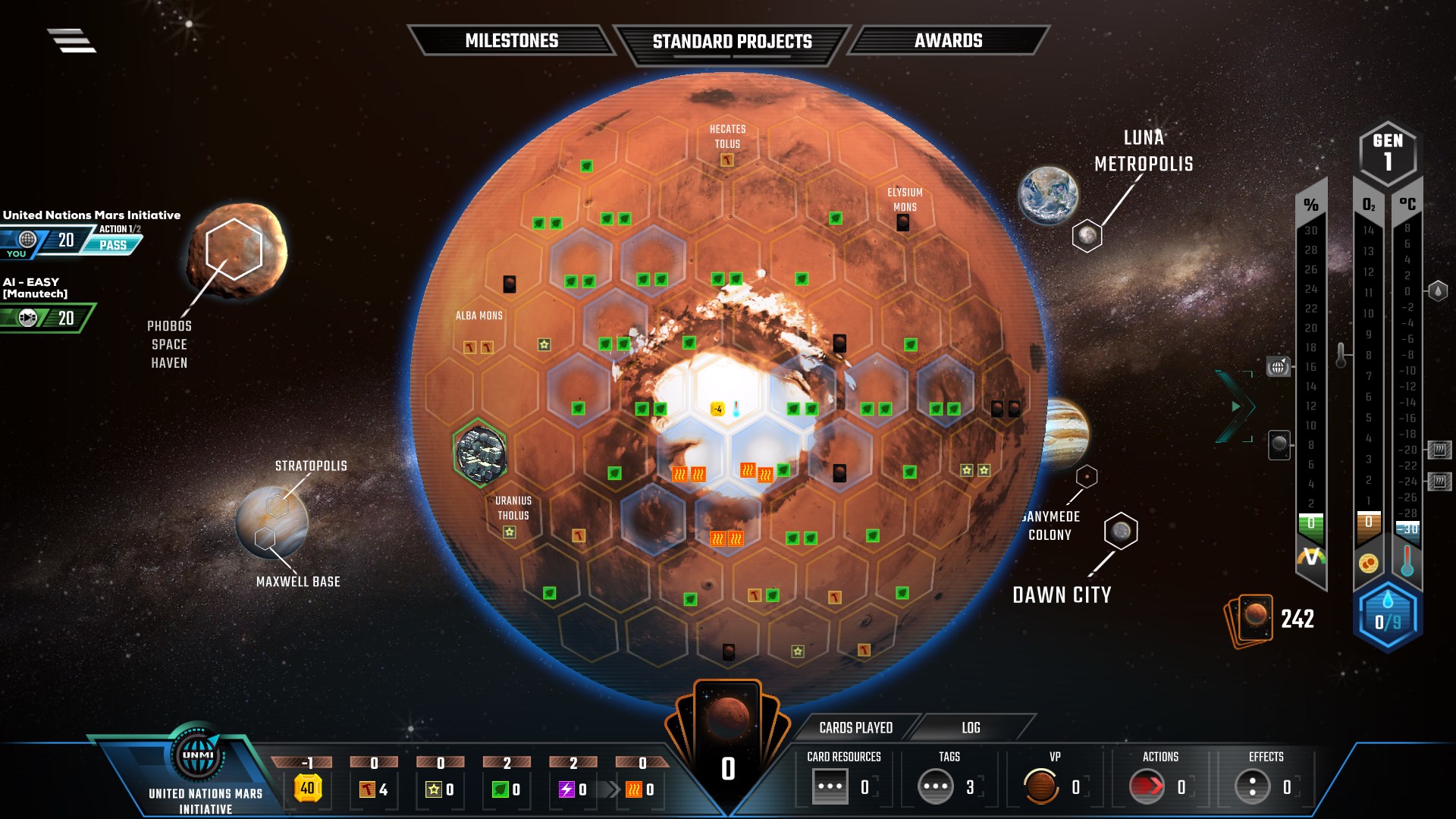Show the Tags breakdown
Screen dimensions: 1456x819
tap(949, 786)
